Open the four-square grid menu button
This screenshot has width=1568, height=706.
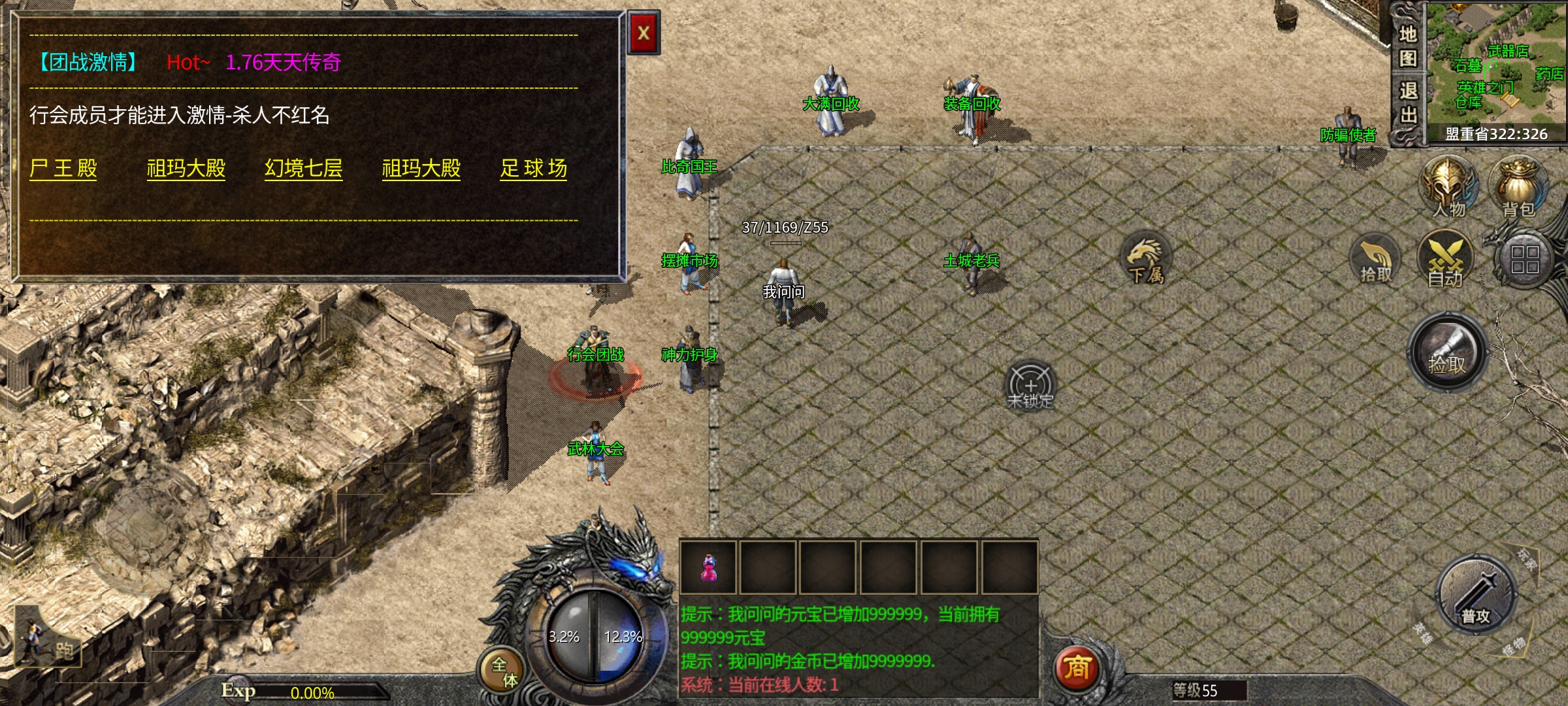(x=1524, y=260)
